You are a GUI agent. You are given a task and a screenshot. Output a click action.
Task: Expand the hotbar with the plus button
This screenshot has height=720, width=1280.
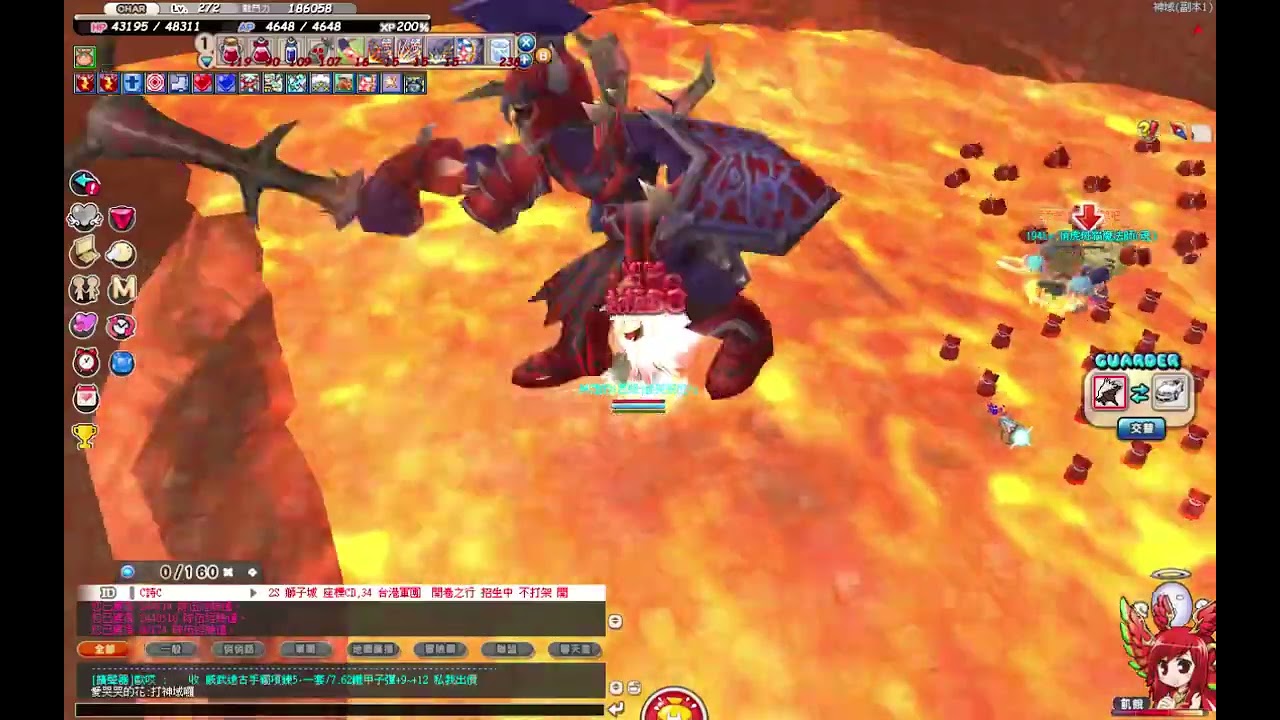coord(526,60)
